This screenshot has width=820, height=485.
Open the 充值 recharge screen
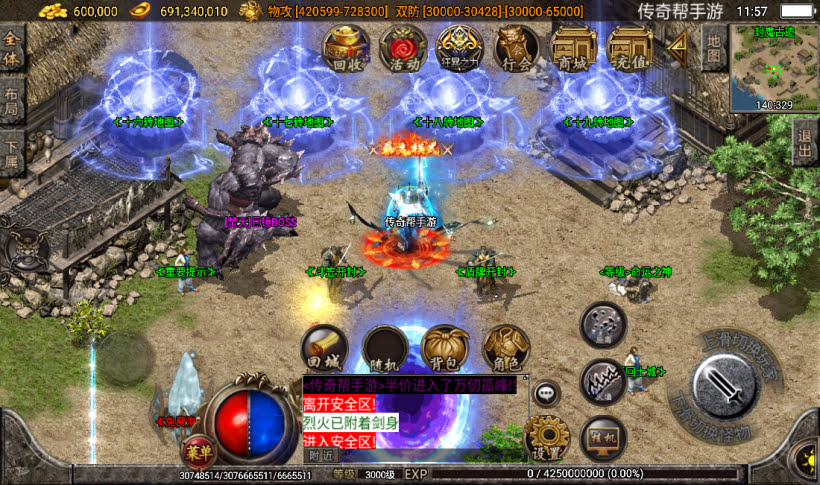(631, 50)
